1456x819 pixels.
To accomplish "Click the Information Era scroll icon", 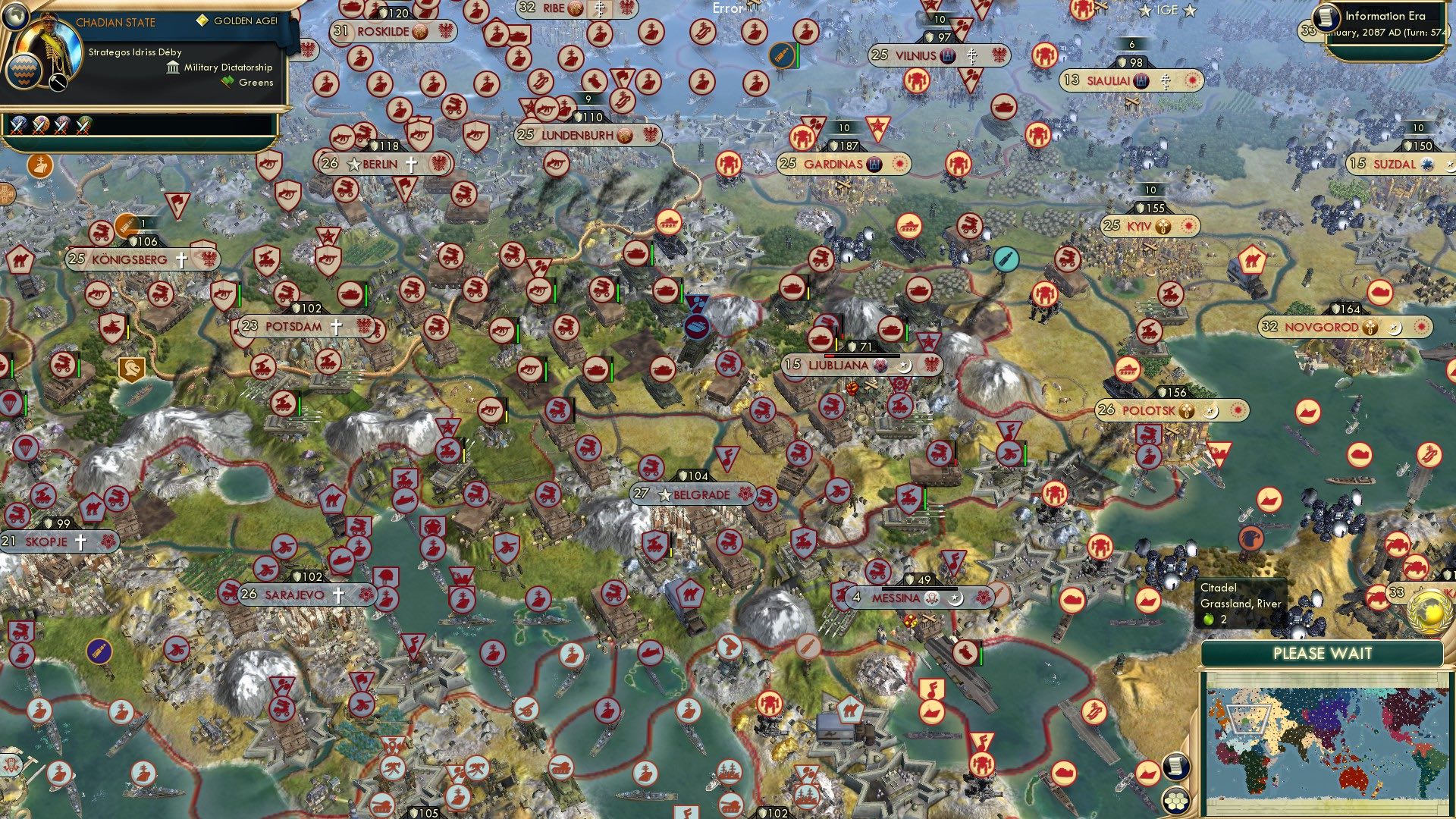I will pos(1326,18).
